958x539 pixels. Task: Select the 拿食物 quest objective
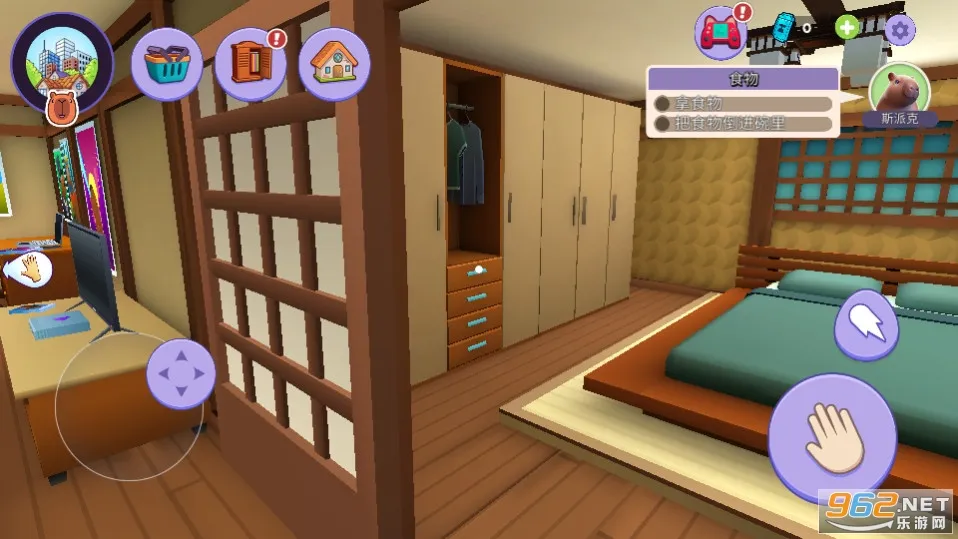pyautogui.click(x=743, y=103)
